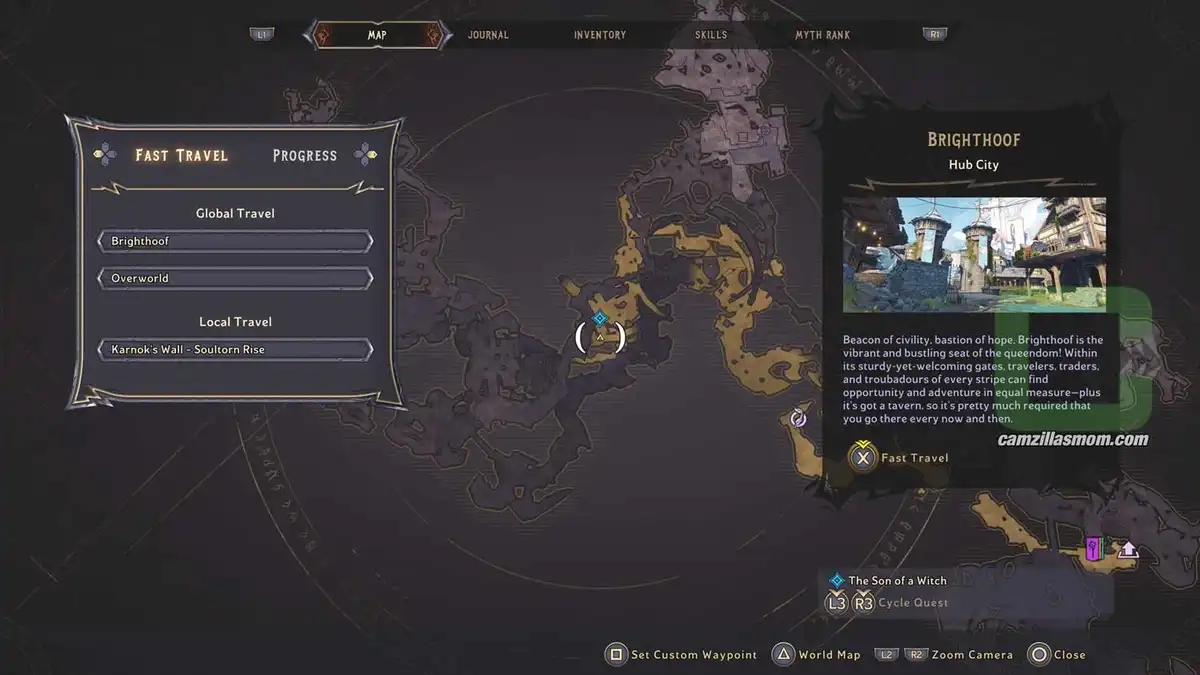1200x675 pixels.
Task: Choose the Overworld travel destination
Action: 235,278
